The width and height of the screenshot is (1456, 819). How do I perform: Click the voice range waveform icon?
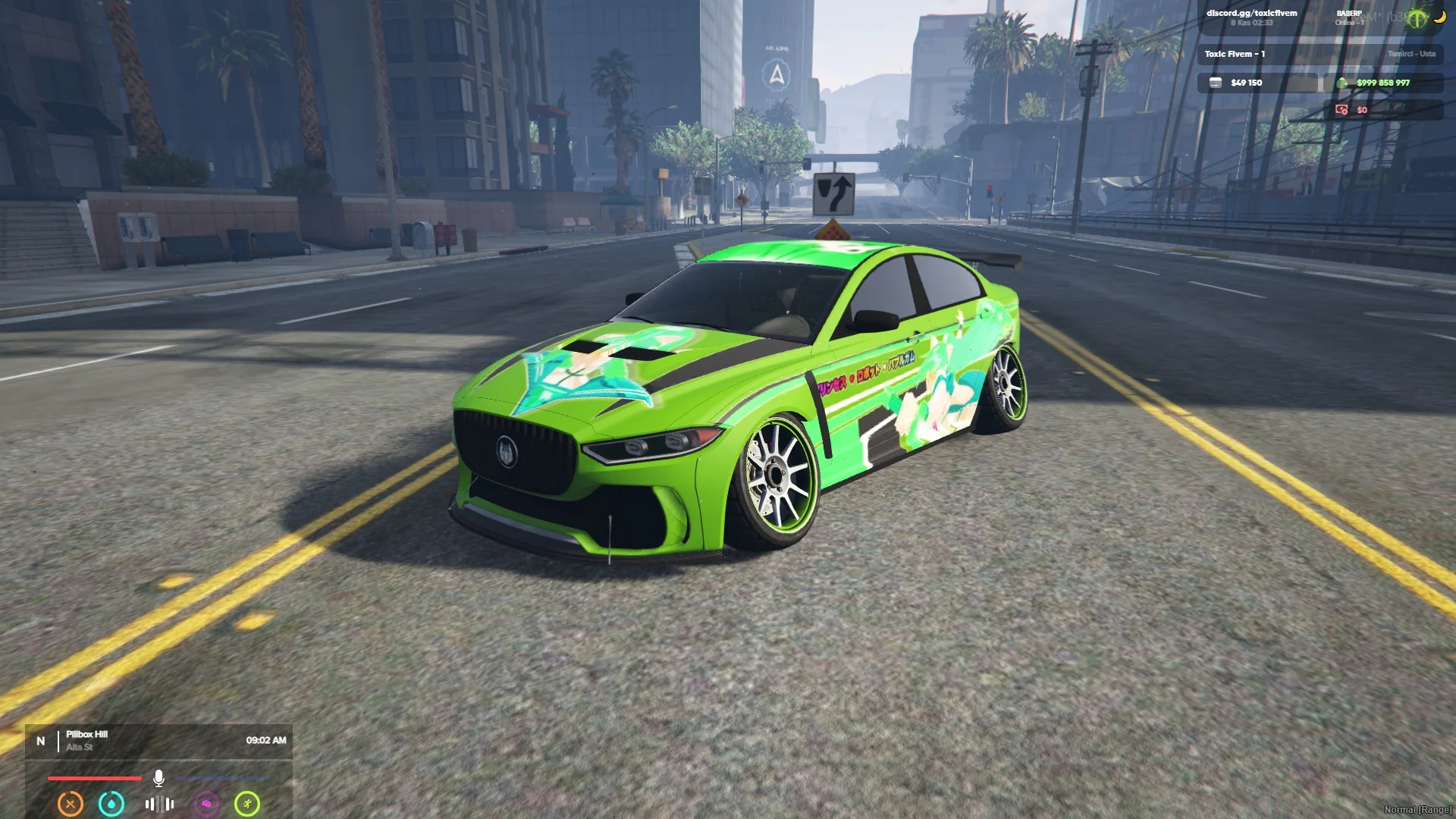point(159,804)
